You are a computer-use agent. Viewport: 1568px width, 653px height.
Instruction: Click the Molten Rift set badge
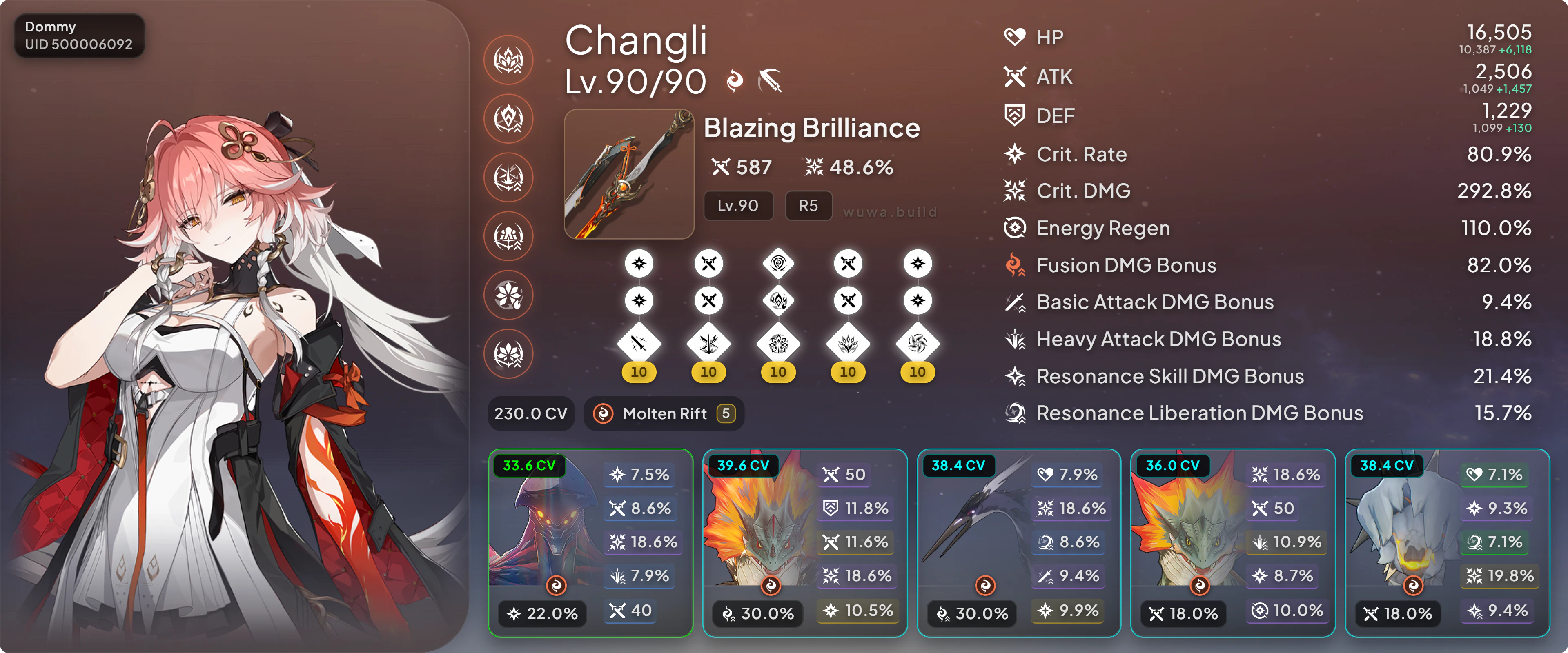click(664, 414)
